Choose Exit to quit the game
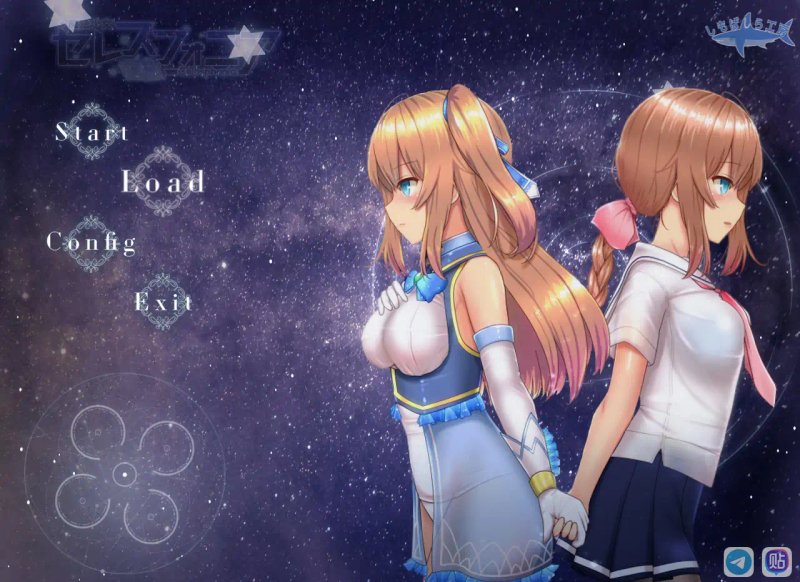The height and width of the screenshot is (582, 800). click(163, 301)
